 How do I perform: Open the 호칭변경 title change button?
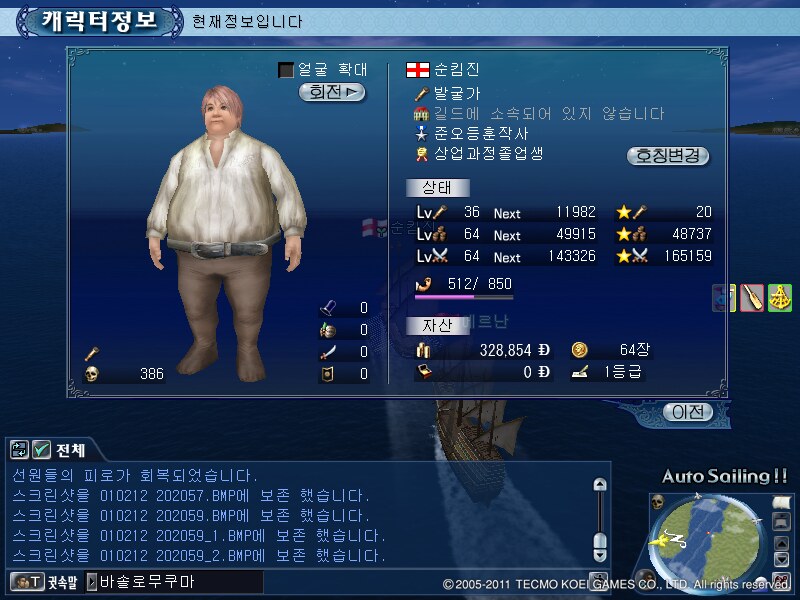[x=668, y=156]
